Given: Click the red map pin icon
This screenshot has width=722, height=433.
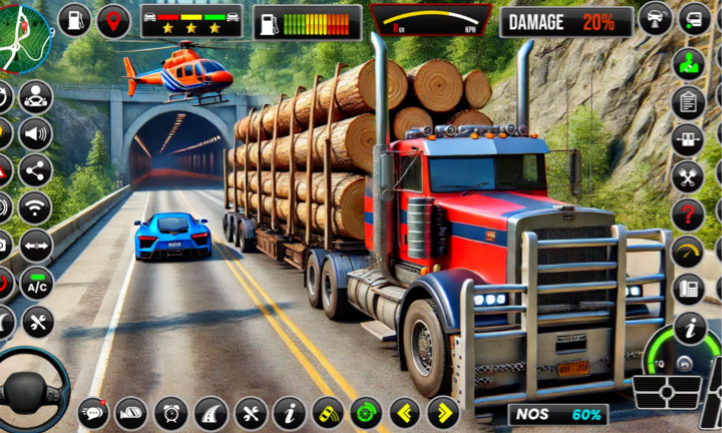Looking at the screenshot, I should tap(113, 20).
